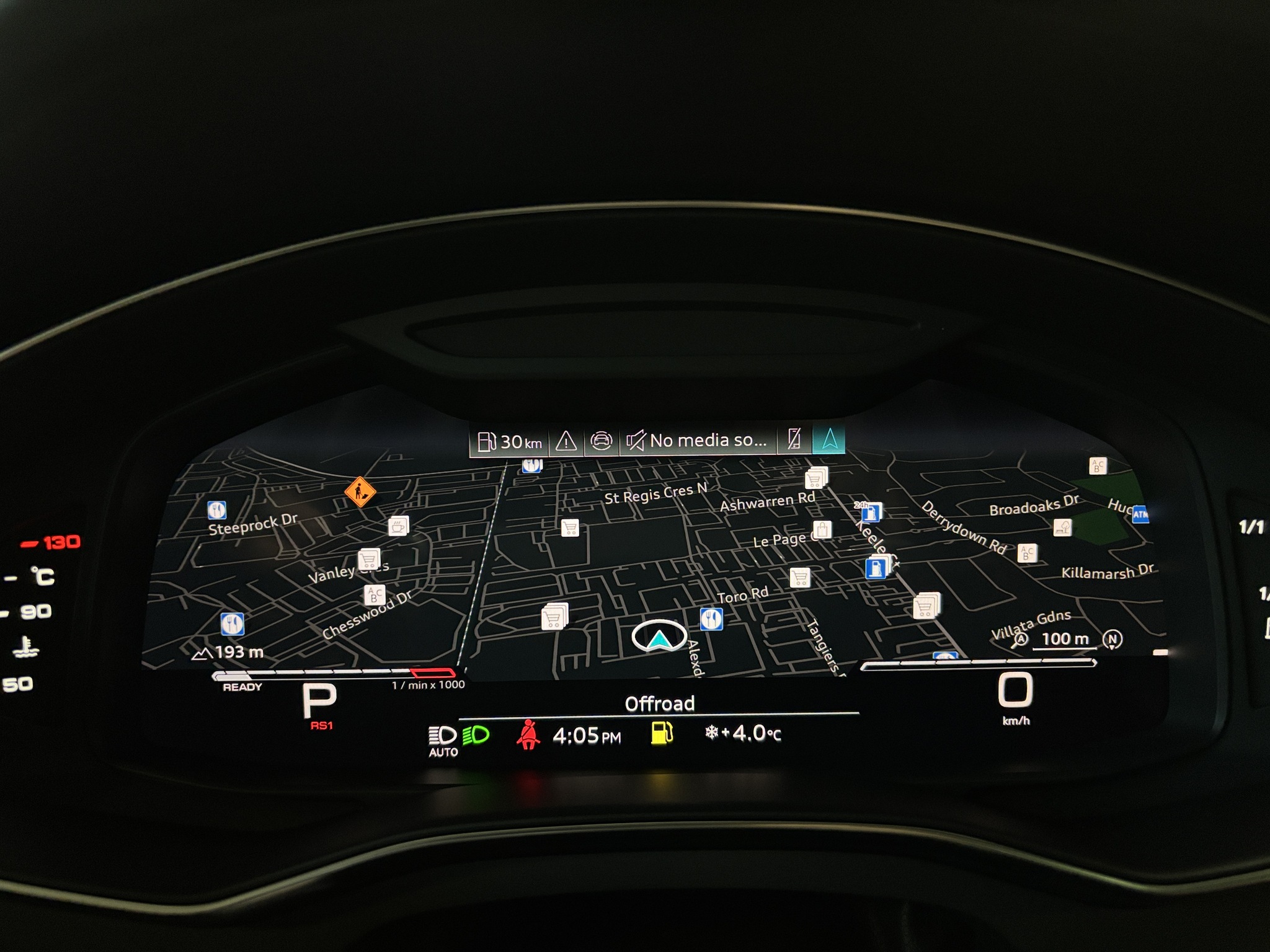Select the blue ATM map marker
The width and height of the screenshot is (1270, 952).
click(x=1140, y=514)
